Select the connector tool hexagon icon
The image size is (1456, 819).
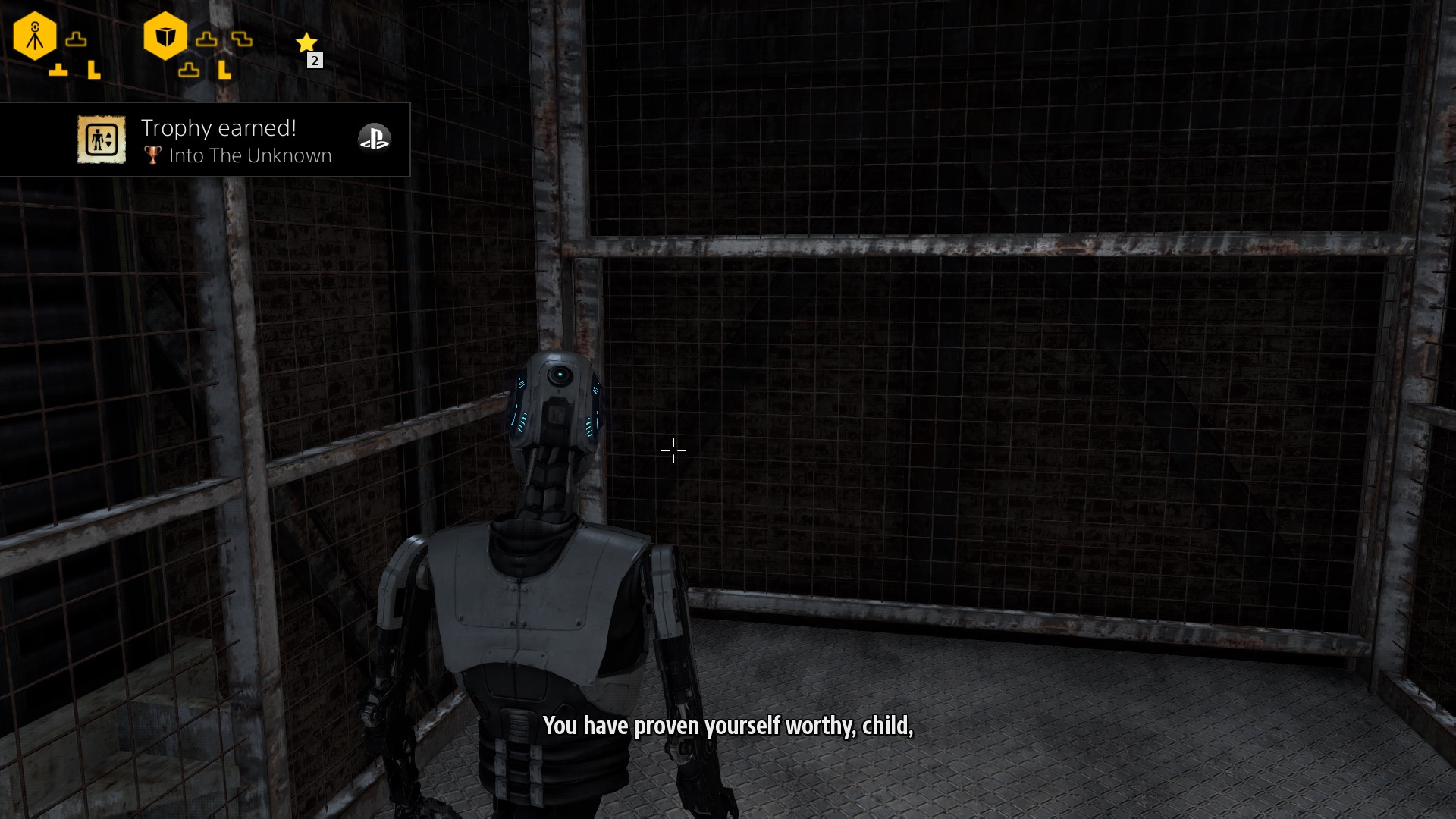[x=35, y=36]
